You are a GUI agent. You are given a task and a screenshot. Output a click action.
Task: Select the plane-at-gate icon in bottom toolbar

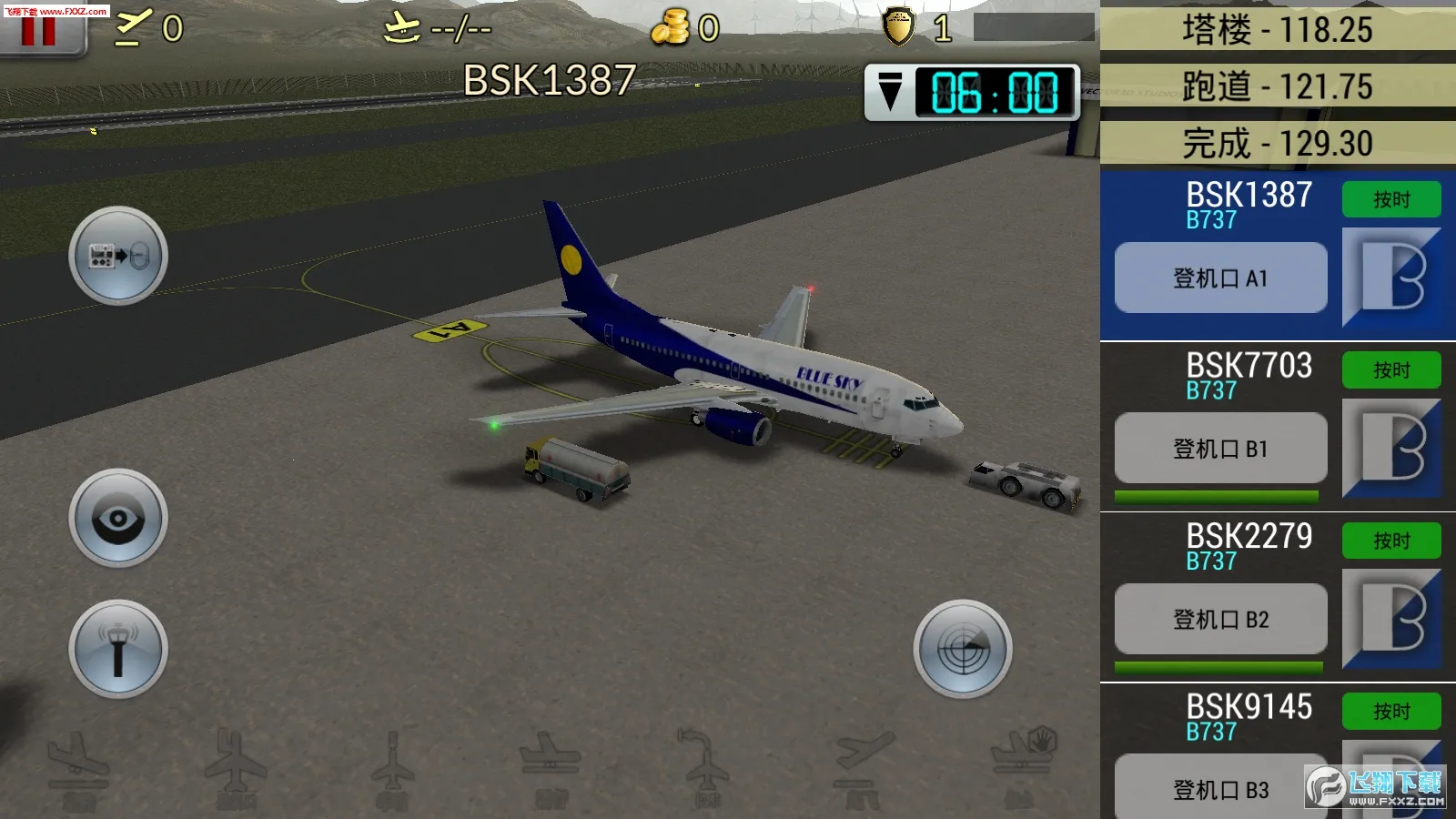pyautogui.click(x=551, y=764)
